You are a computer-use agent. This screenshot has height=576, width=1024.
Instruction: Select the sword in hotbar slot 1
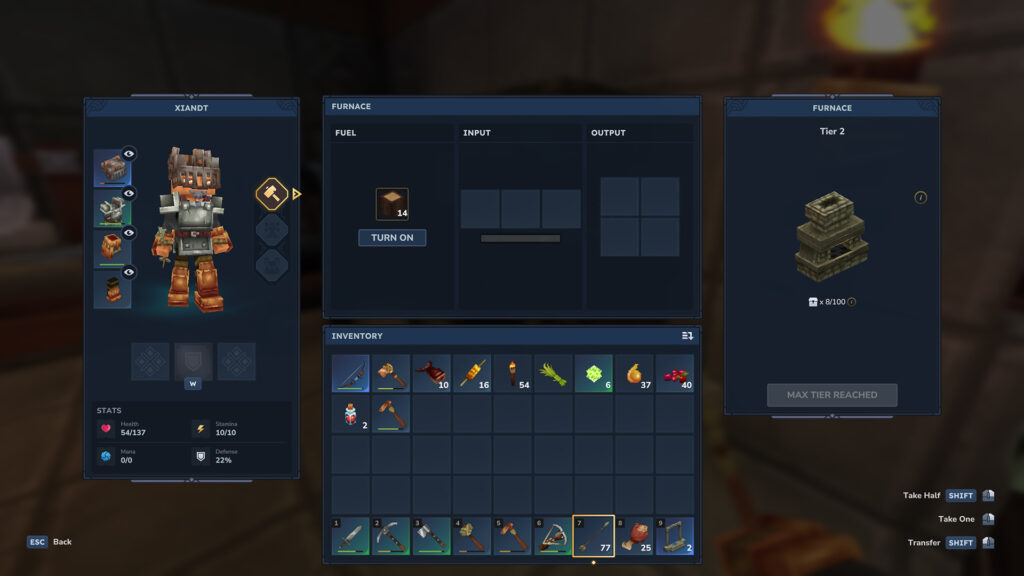point(351,536)
